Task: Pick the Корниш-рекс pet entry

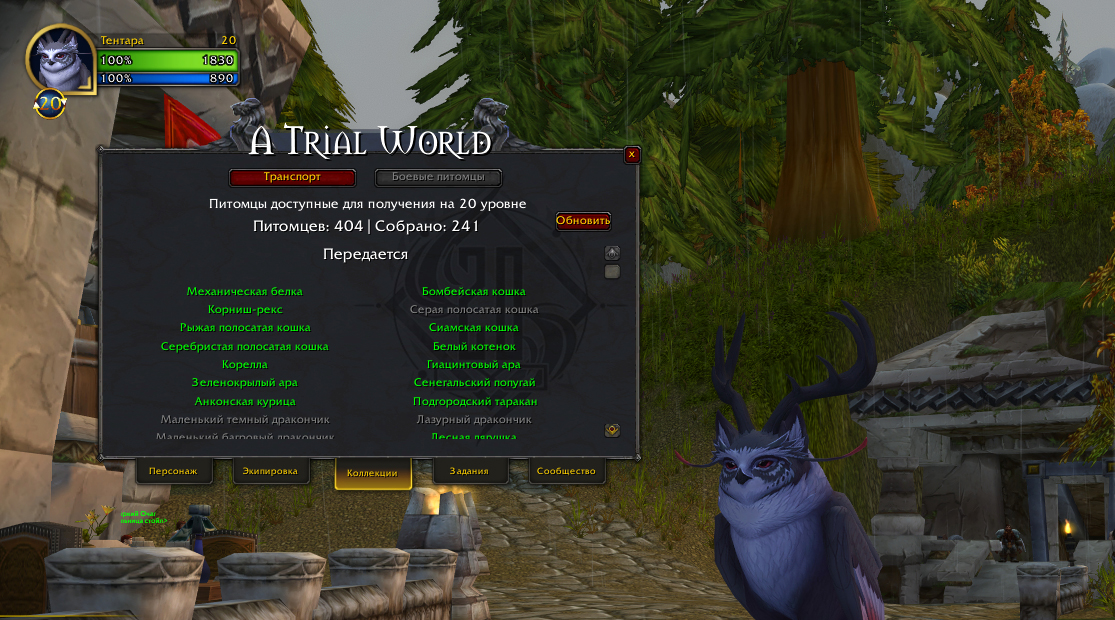Action: 244,310
